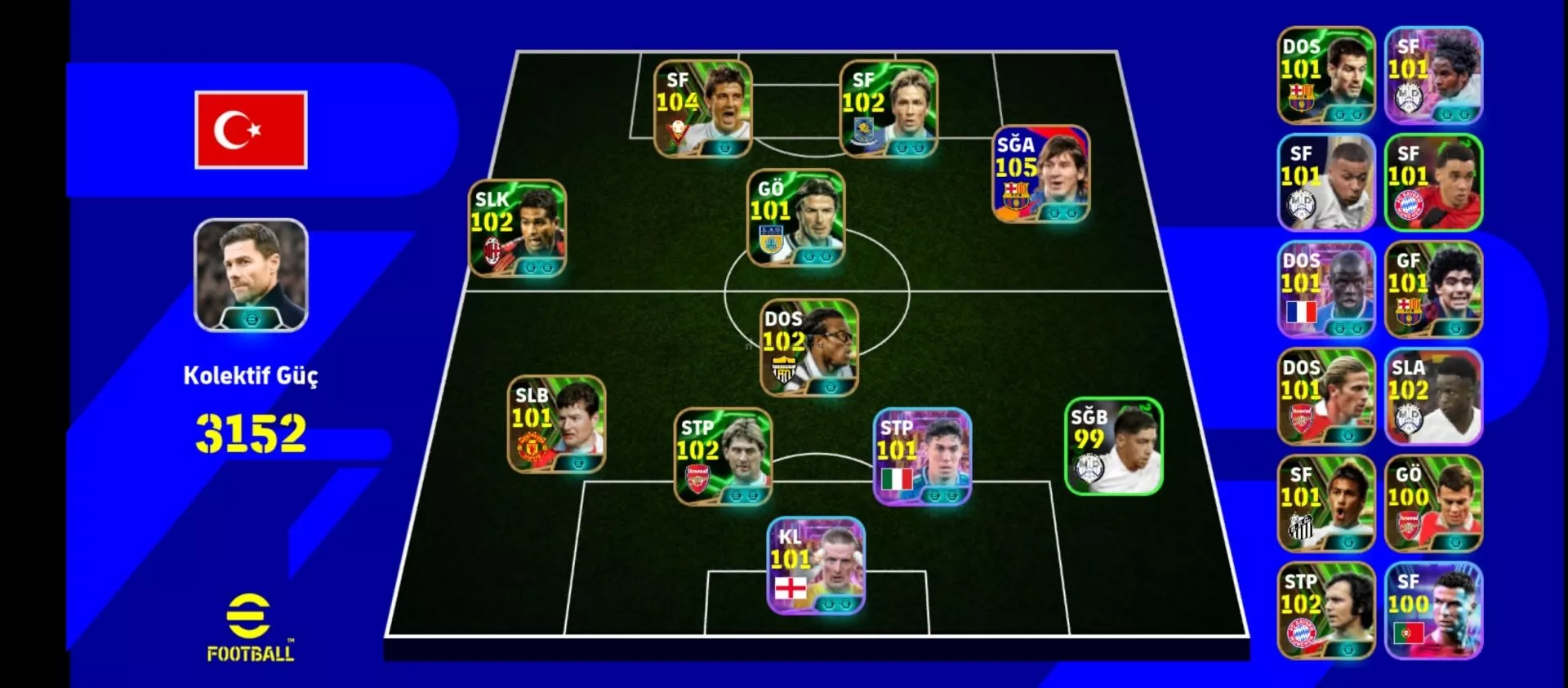The width and height of the screenshot is (1568, 688).
Task: Select the STP 102 Arsenal defender card
Action: tap(722, 457)
